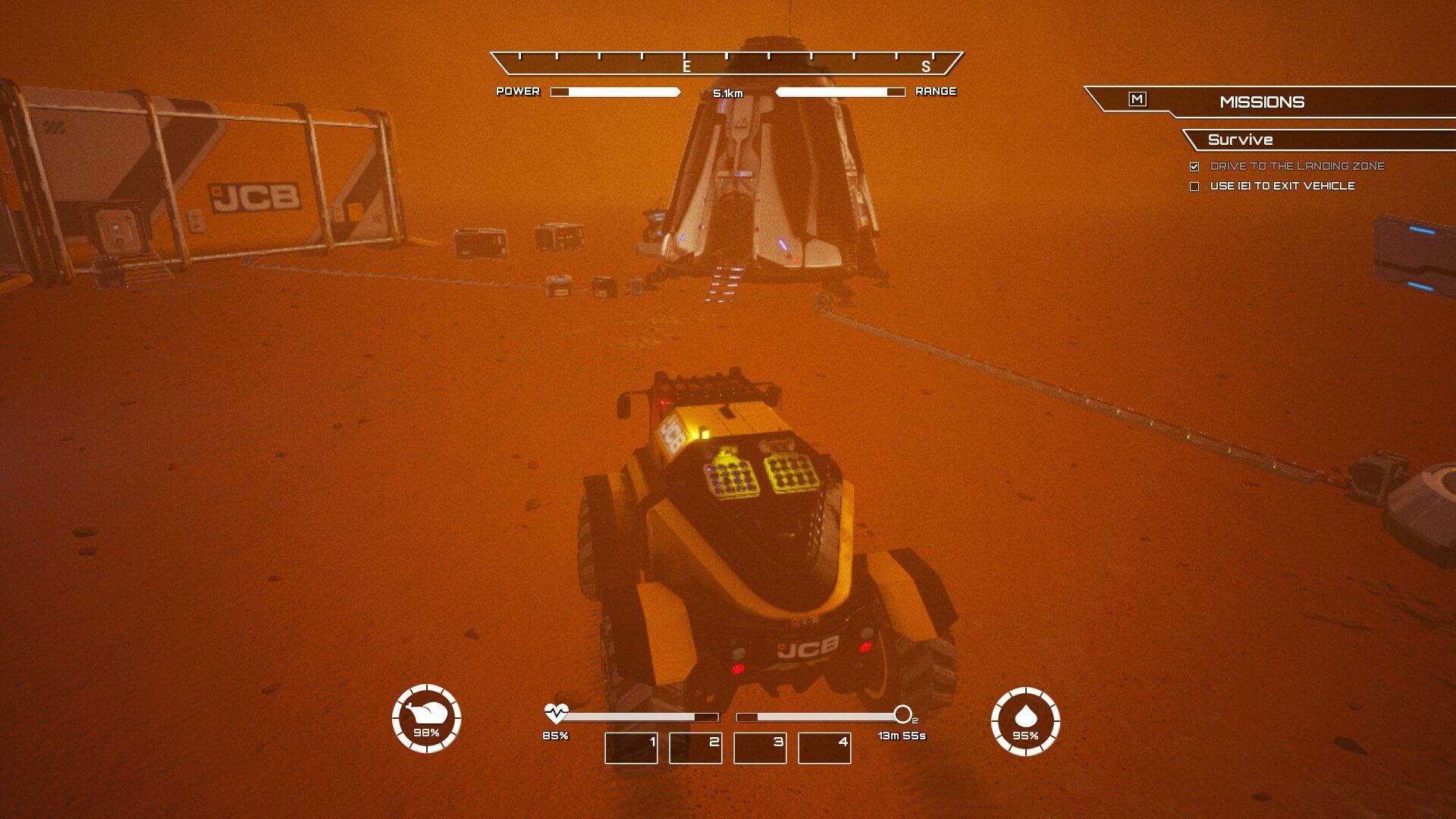Open the Missions panel header
The height and width of the screenshot is (819, 1456).
coord(1262,102)
